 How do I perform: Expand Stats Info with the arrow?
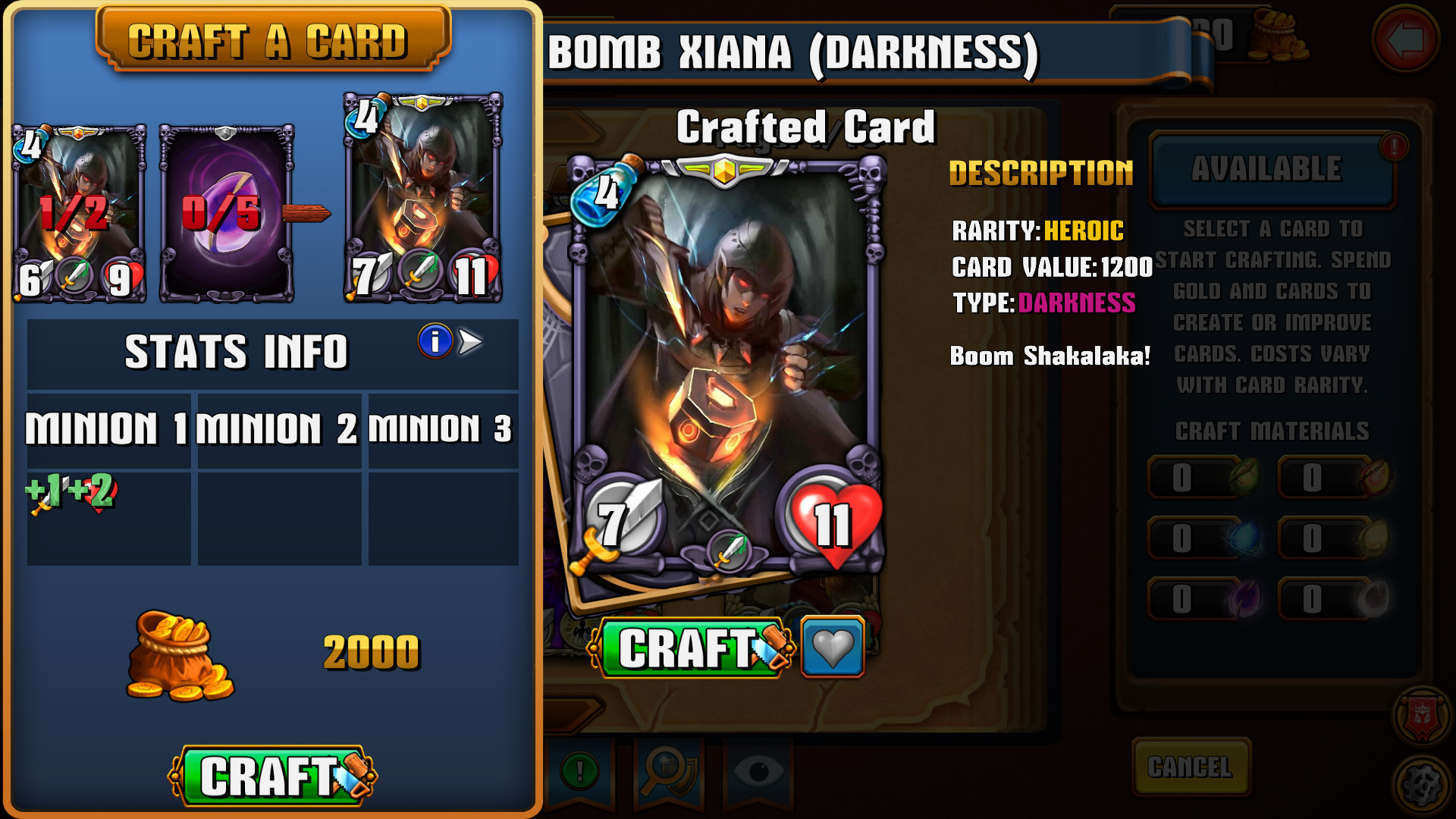point(472,343)
